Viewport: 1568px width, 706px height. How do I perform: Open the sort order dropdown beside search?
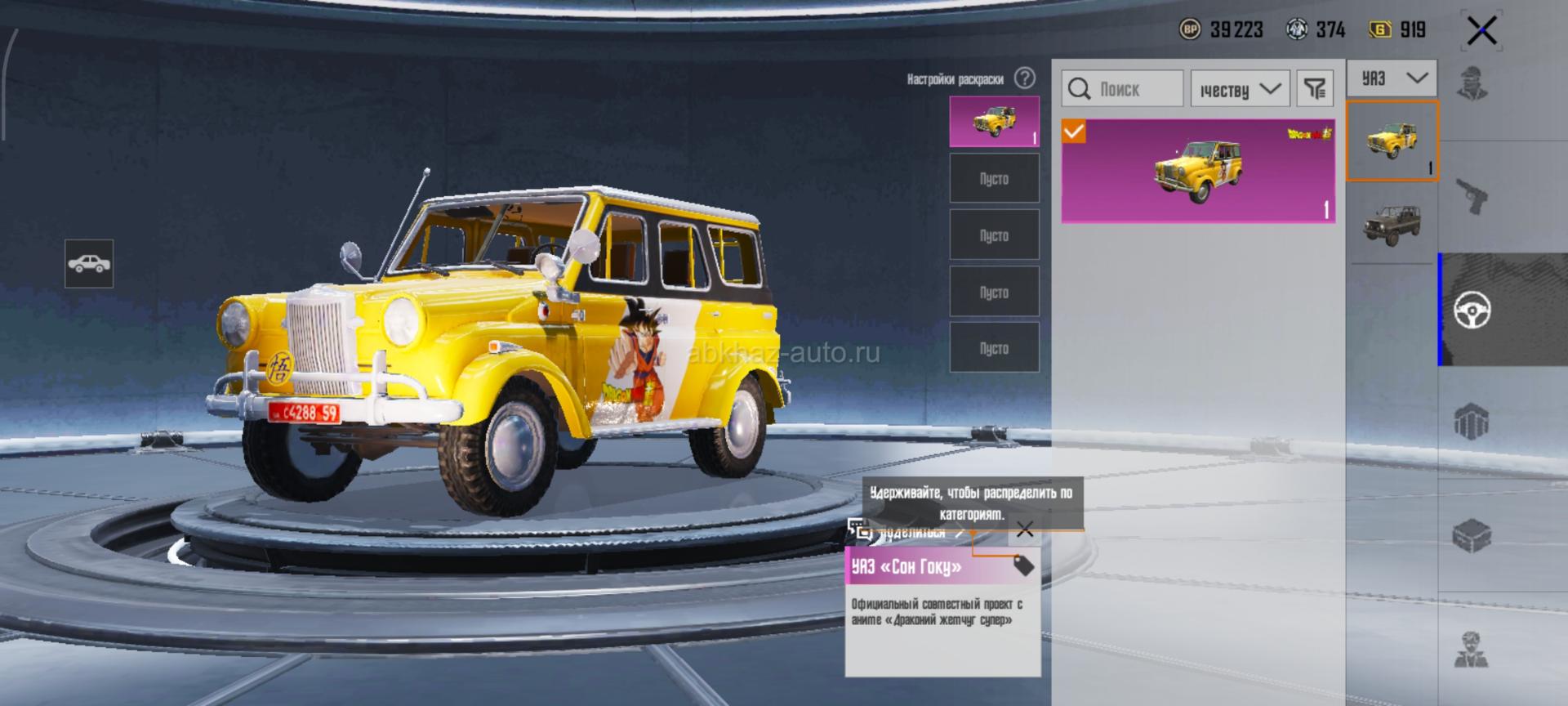pyautogui.click(x=1239, y=89)
